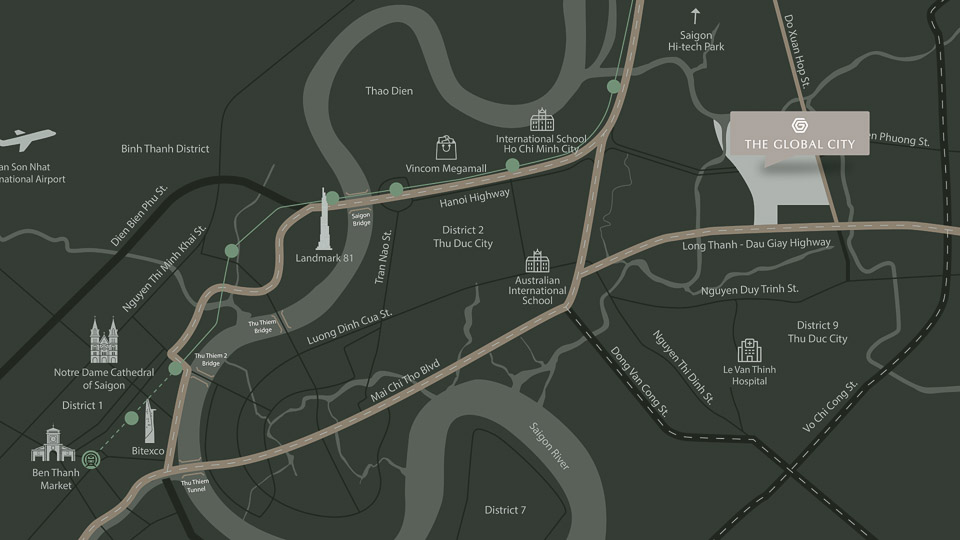Click the metro train icon beside Ben Thanh Market
This screenshot has height=540, width=960.
click(92, 459)
